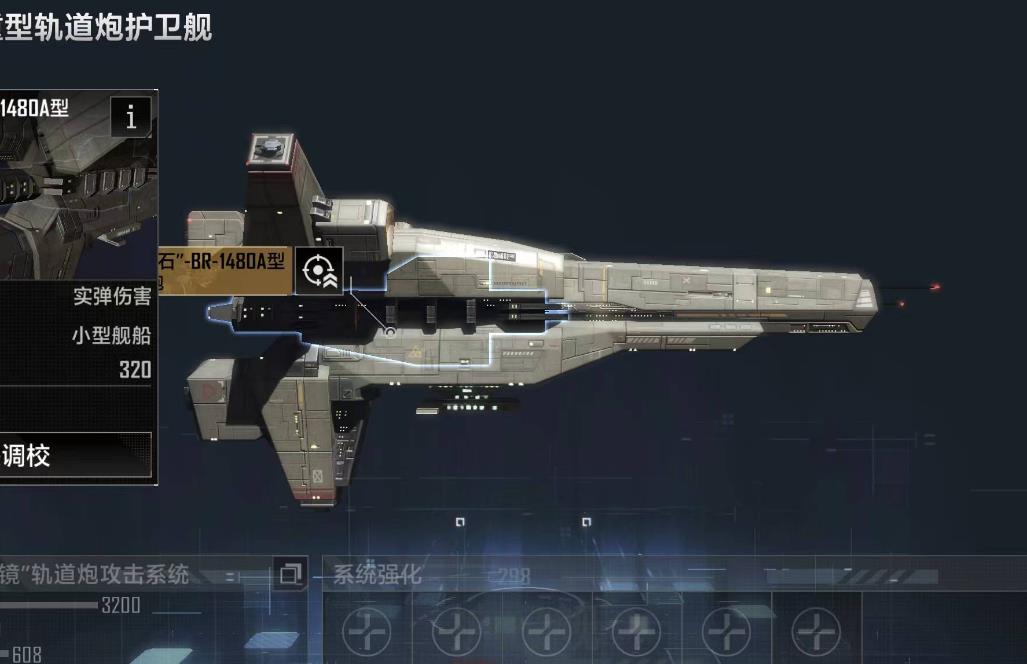This screenshot has height=664, width=1027.
Task: Click the 调校 calibration button
Action: 75,456
